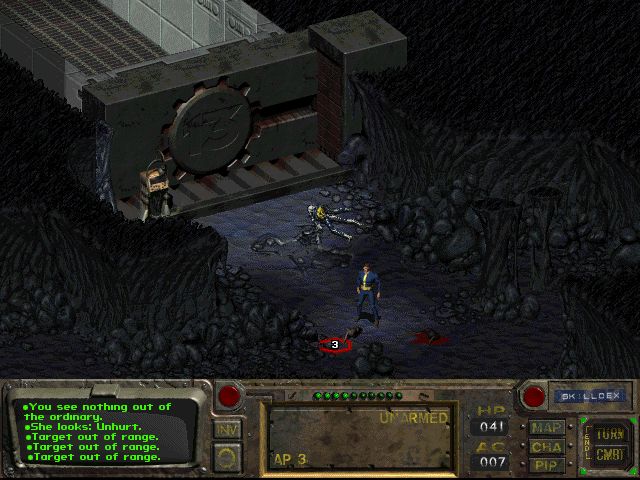The width and height of the screenshot is (640, 480).
Task: Click the red round button beside Skilldex
Action: coord(534,396)
